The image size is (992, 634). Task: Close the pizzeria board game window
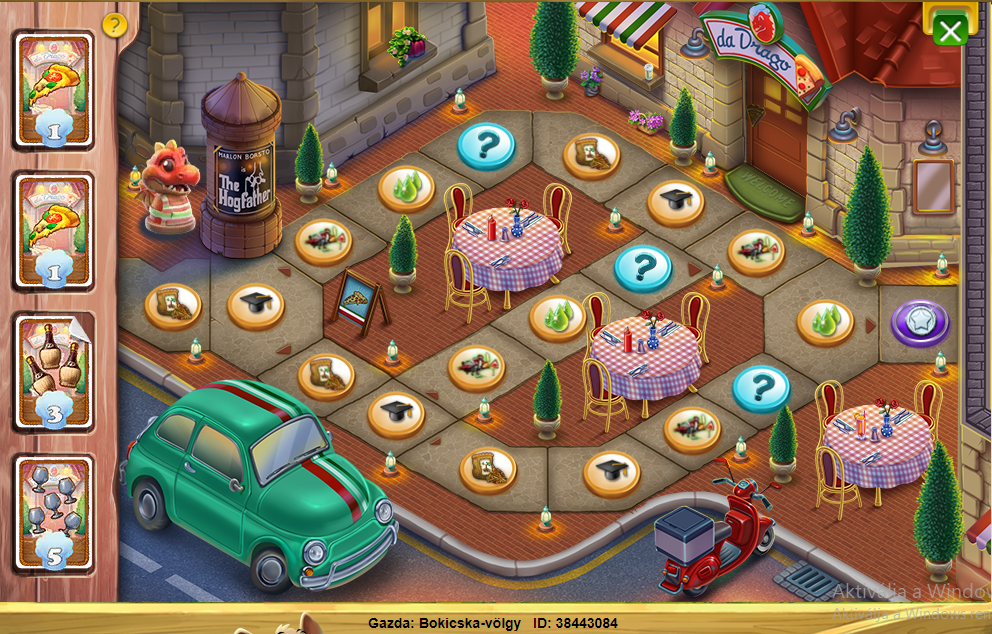949,30
